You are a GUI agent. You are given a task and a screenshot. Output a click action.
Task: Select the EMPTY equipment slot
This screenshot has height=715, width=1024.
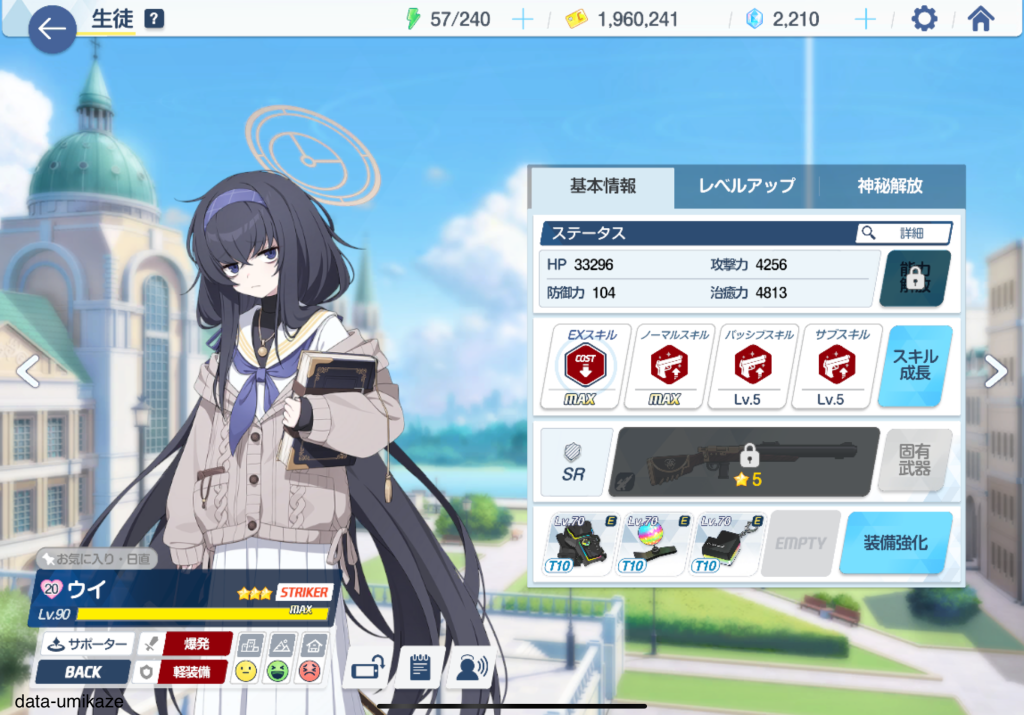800,543
